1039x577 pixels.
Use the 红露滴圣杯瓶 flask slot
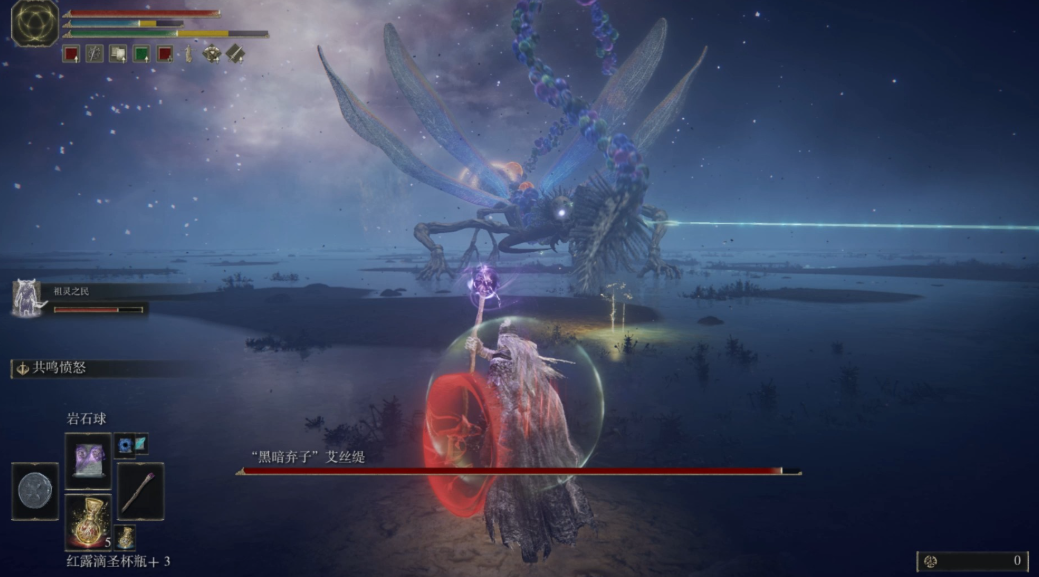click(x=88, y=520)
